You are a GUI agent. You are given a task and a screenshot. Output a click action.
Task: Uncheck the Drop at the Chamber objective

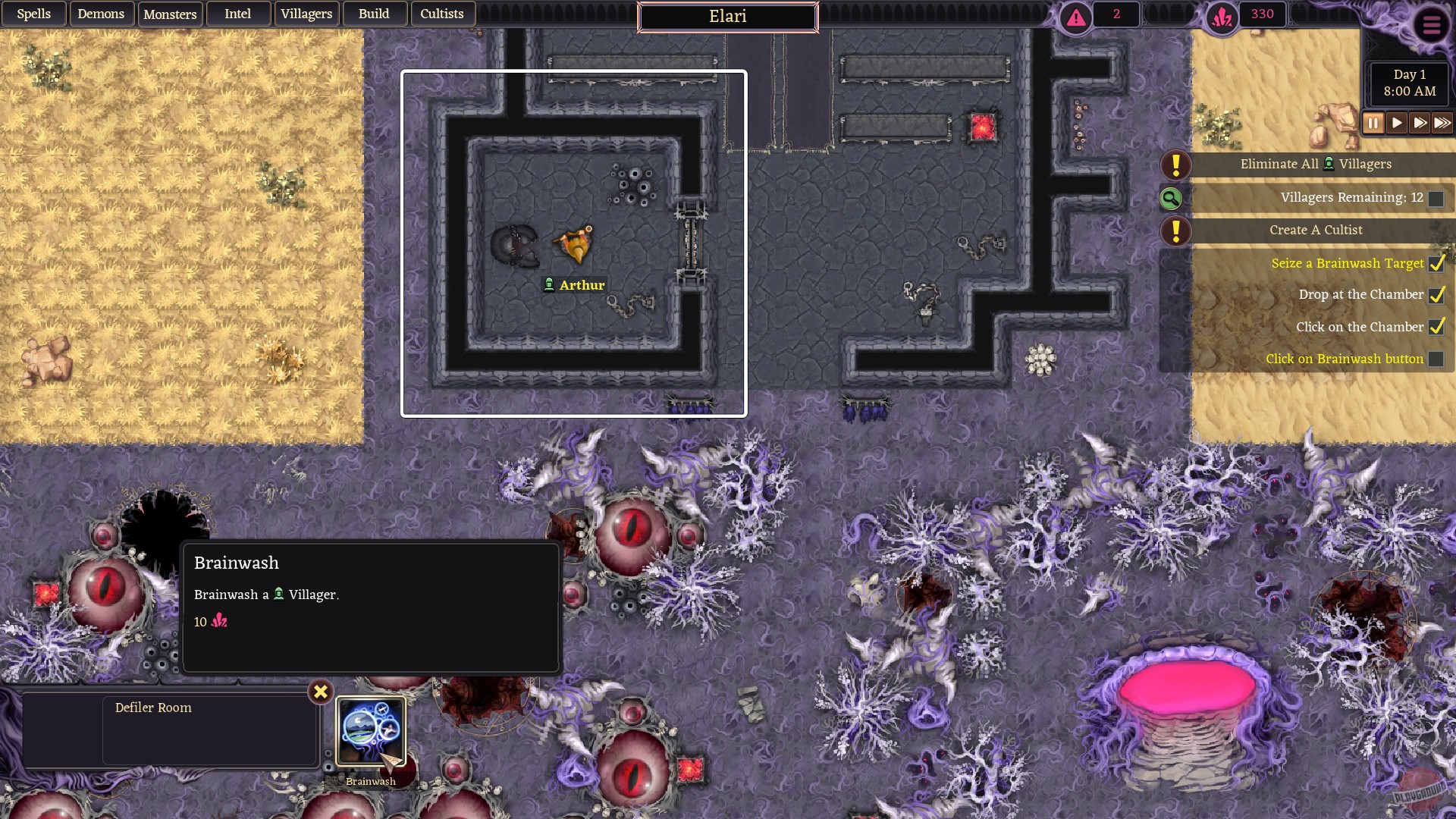click(1437, 295)
